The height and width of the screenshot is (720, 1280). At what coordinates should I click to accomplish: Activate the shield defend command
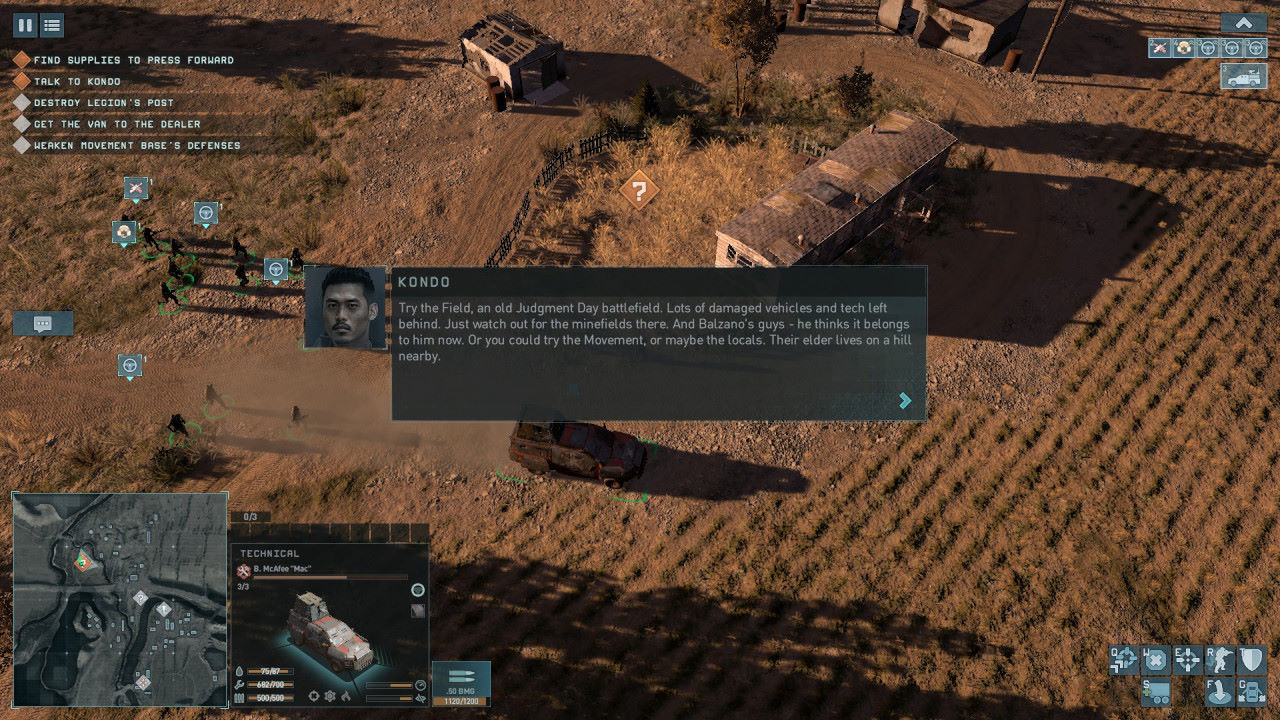pos(1251,659)
